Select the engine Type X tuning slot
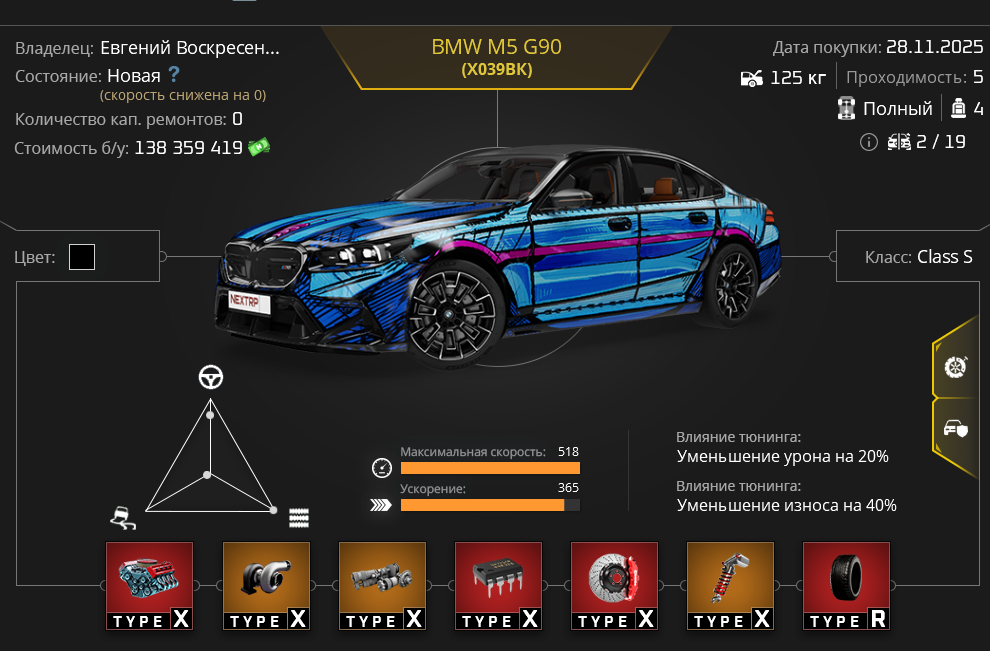 click(150, 586)
